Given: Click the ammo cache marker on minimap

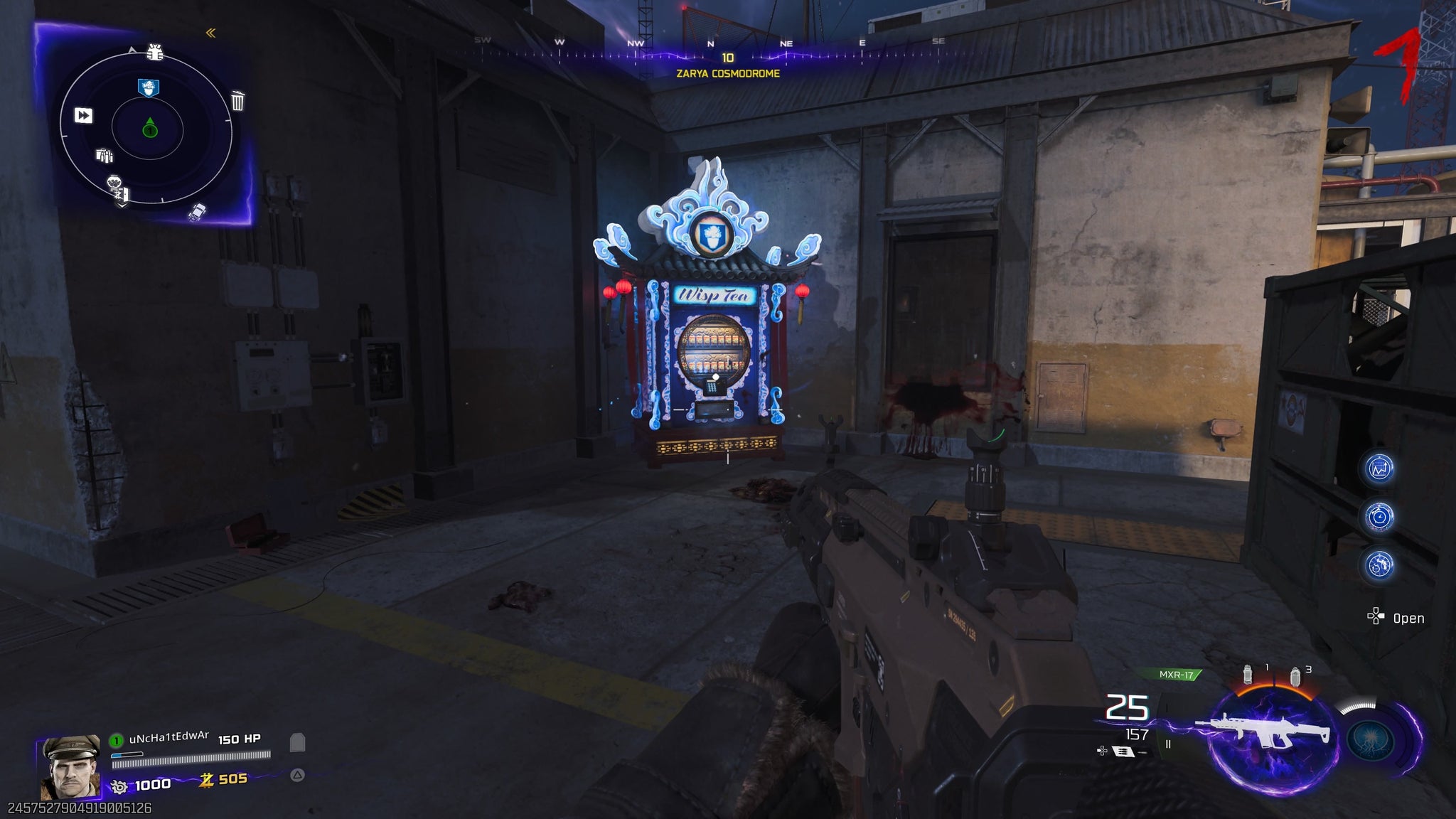Looking at the screenshot, I should 105,156.
